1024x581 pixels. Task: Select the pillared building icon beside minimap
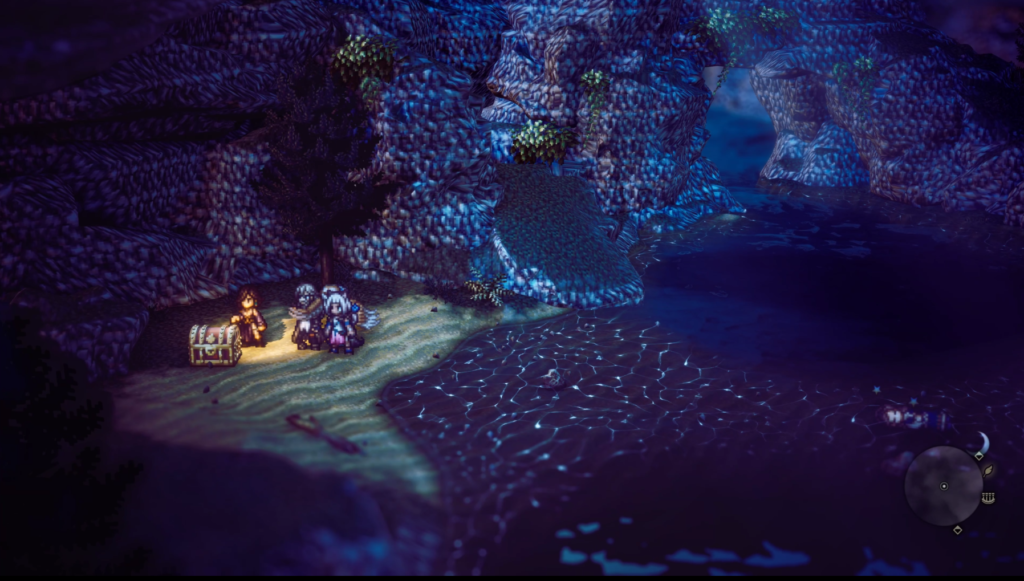988,497
